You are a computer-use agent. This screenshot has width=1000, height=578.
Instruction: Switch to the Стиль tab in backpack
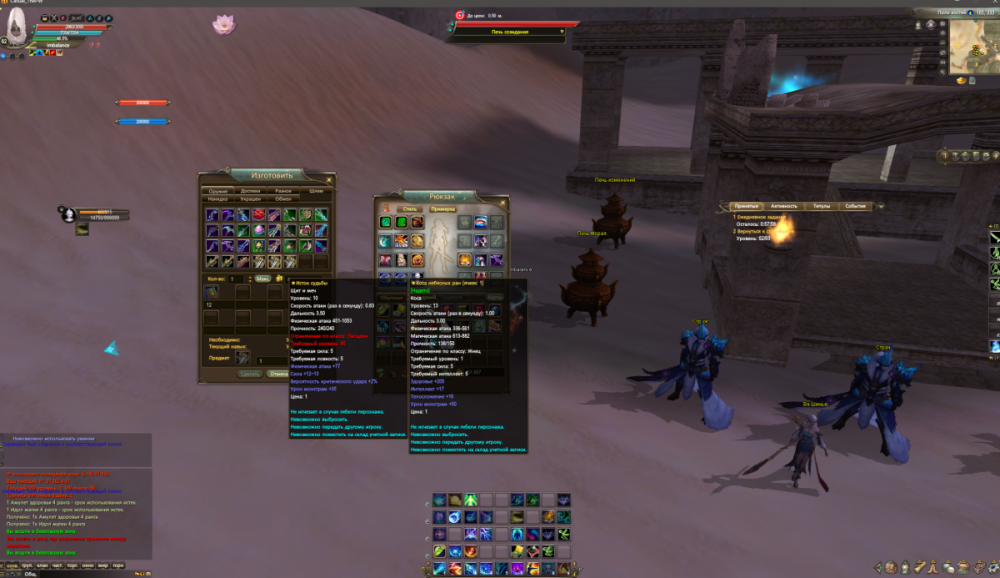click(x=410, y=208)
